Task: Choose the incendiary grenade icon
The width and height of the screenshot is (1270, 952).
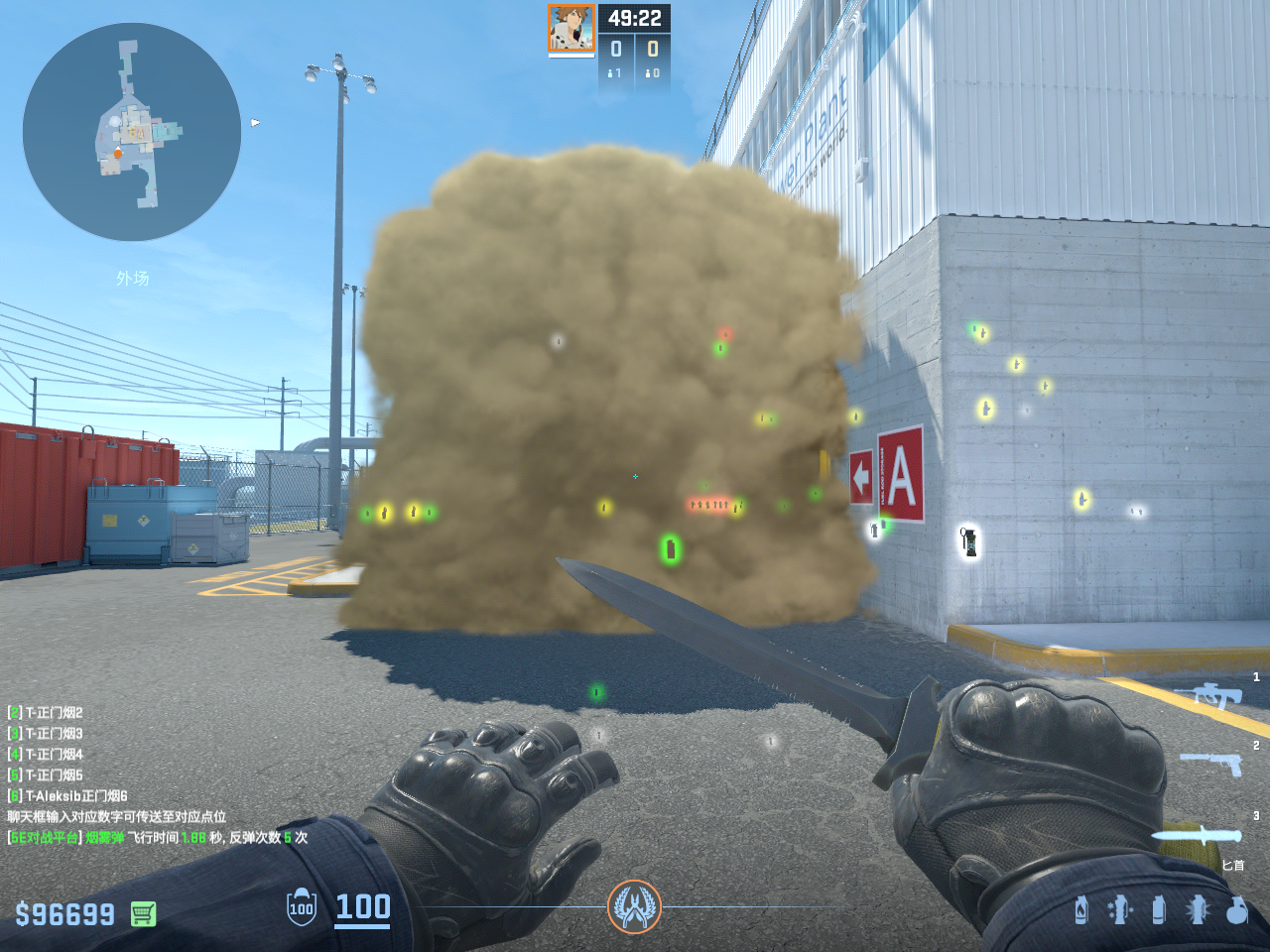Action: 1081,909
